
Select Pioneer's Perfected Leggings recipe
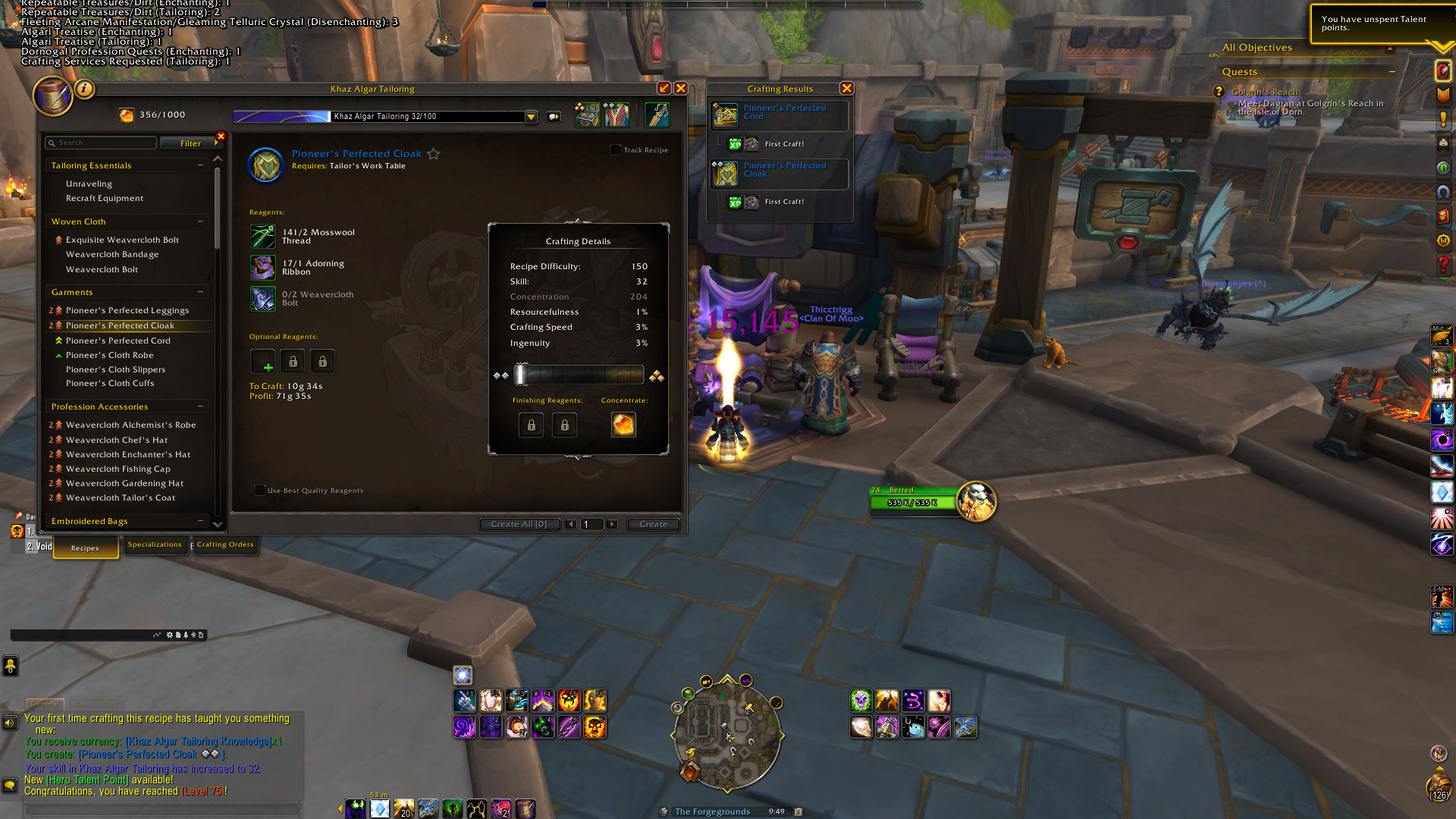127,310
